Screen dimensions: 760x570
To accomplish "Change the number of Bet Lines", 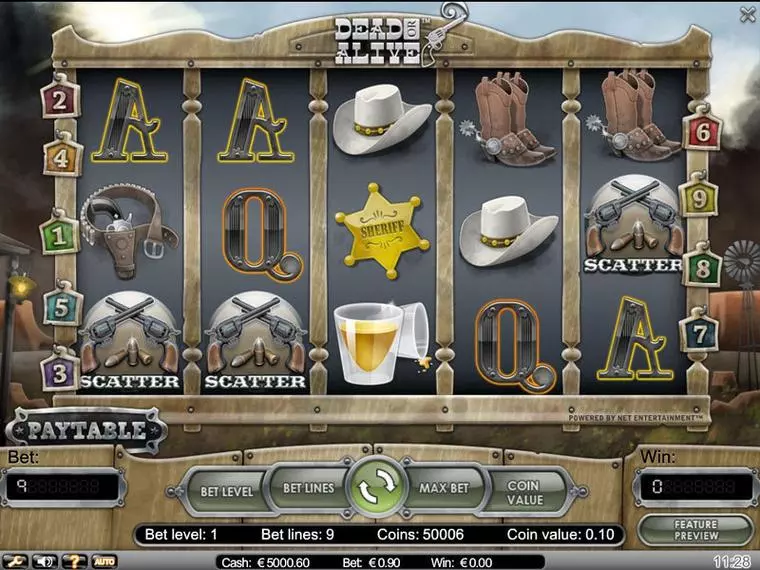I will coord(307,489).
